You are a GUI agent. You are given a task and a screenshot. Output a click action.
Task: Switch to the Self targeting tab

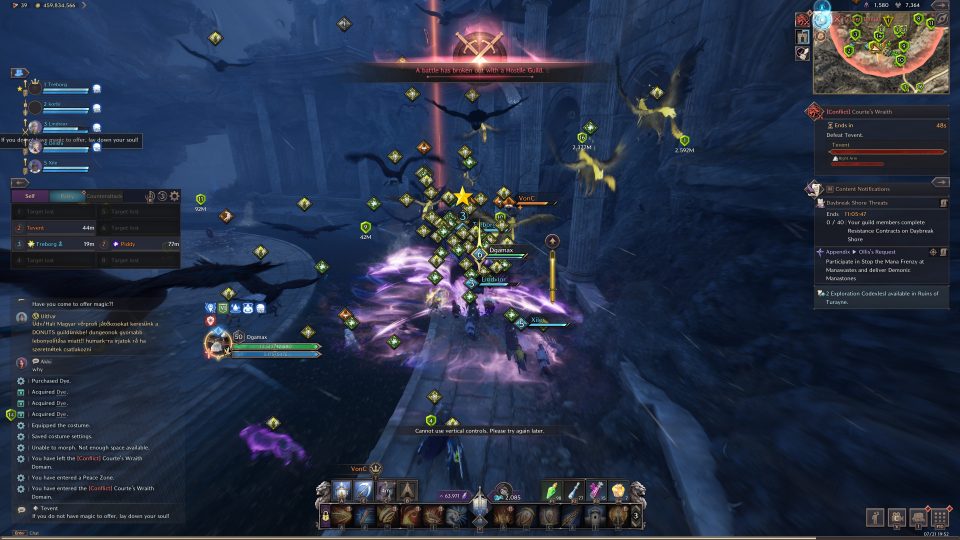coord(31,196)
